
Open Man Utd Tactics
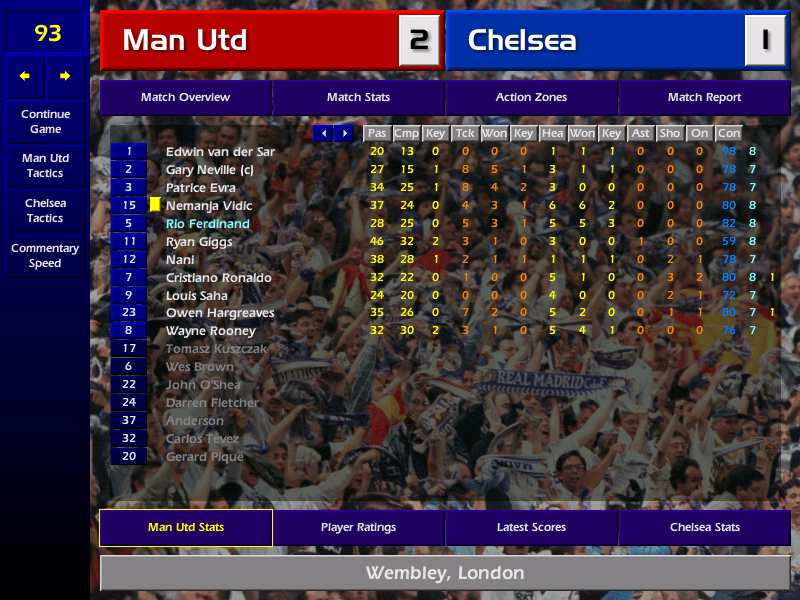point(45,165)
